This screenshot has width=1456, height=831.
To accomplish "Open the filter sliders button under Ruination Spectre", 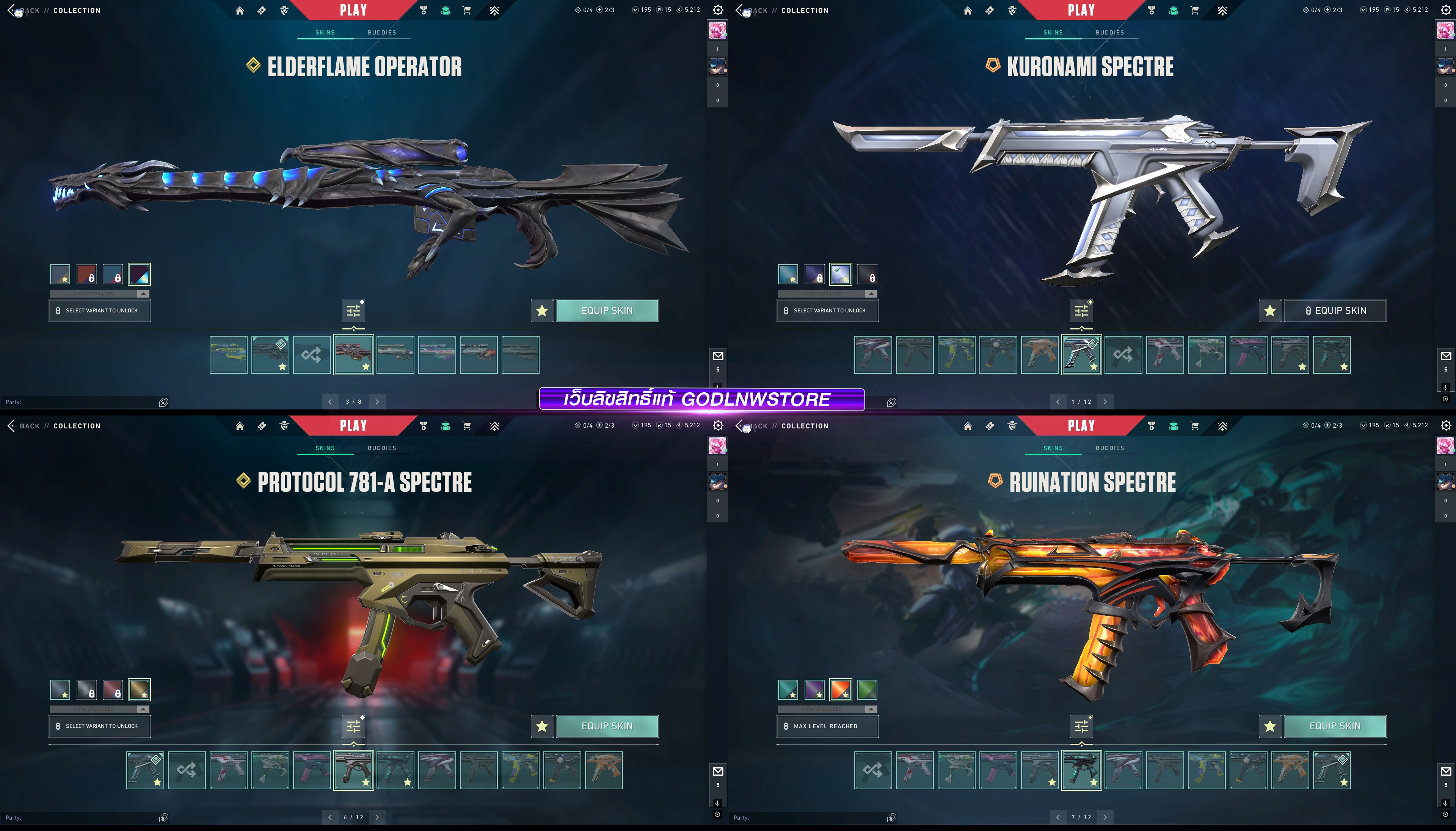I will [1082, 726].
